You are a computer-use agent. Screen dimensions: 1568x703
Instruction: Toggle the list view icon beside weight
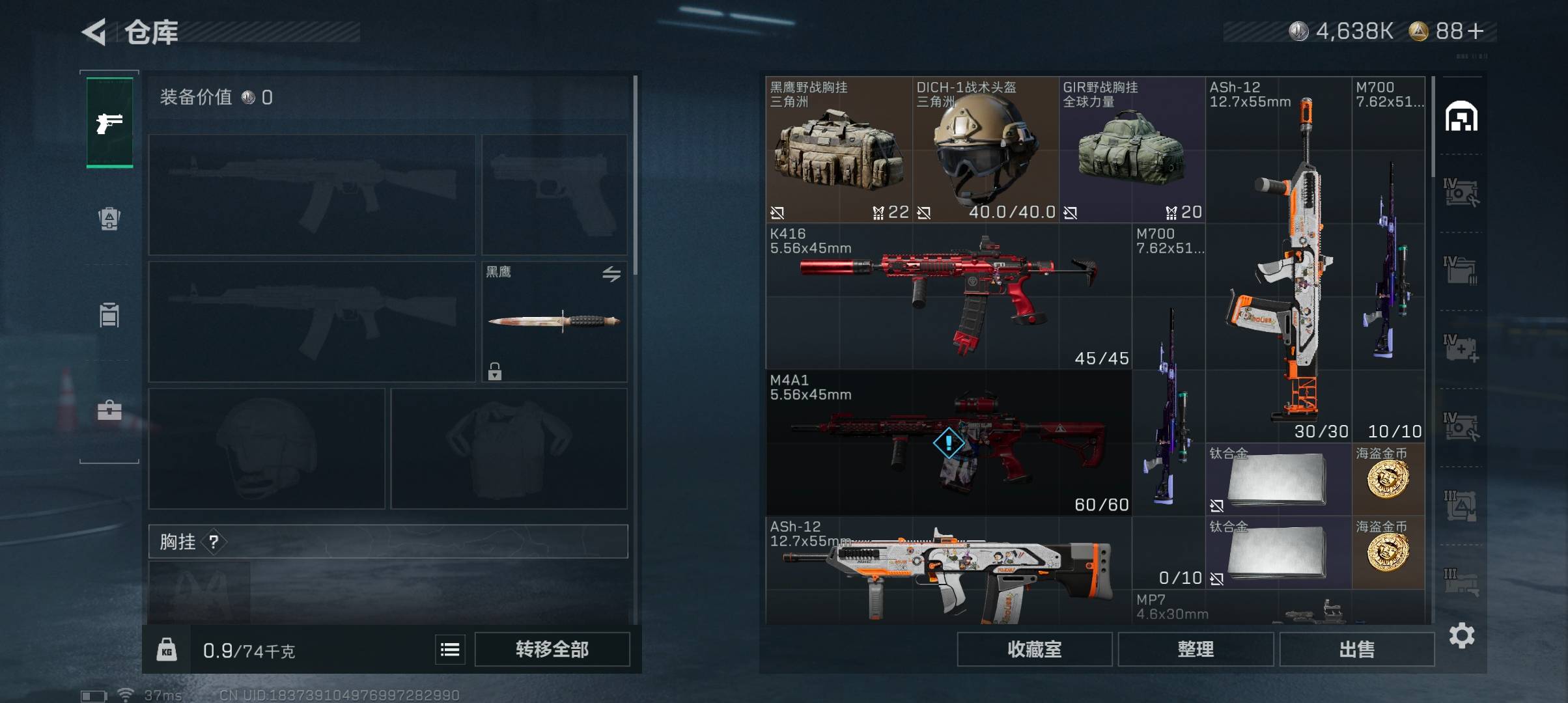450,650
